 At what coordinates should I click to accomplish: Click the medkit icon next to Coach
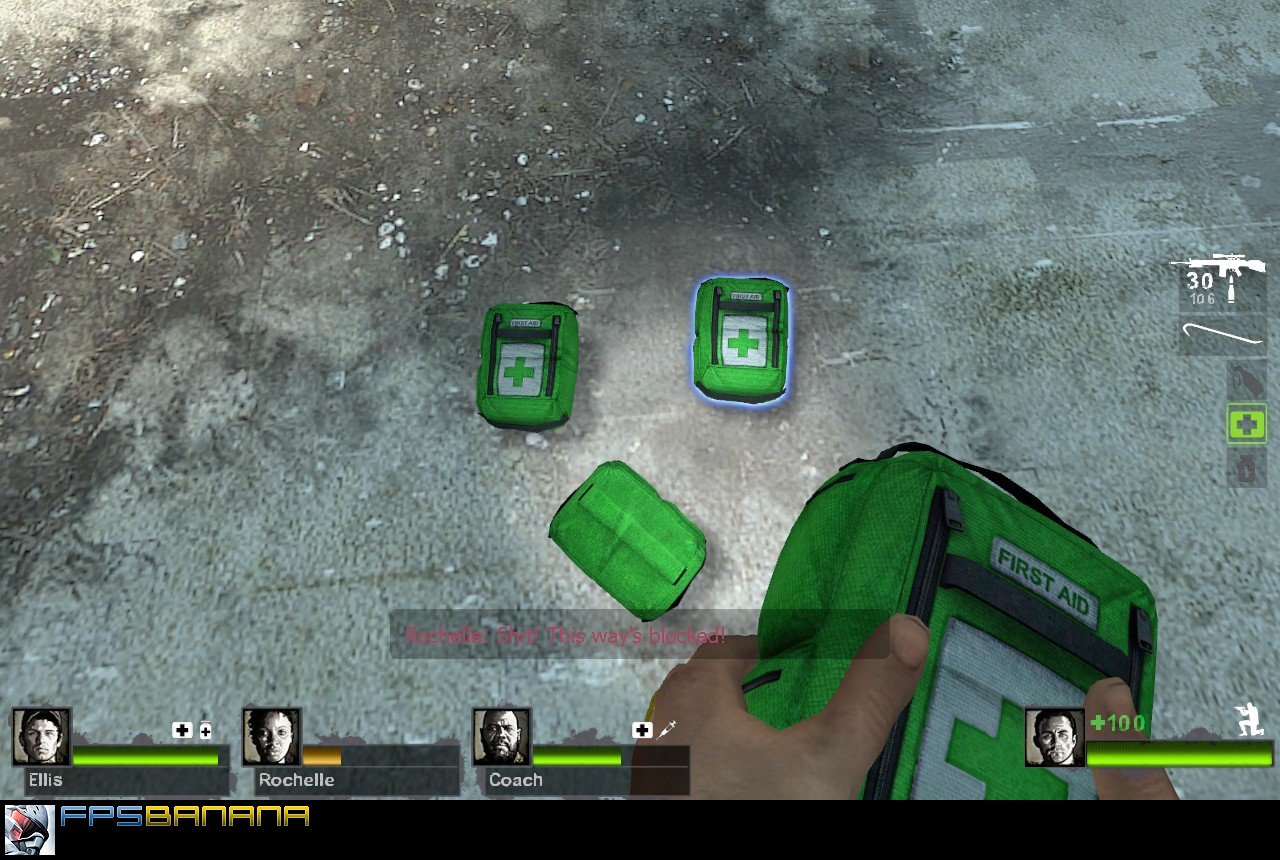click(x=641, y=730)
